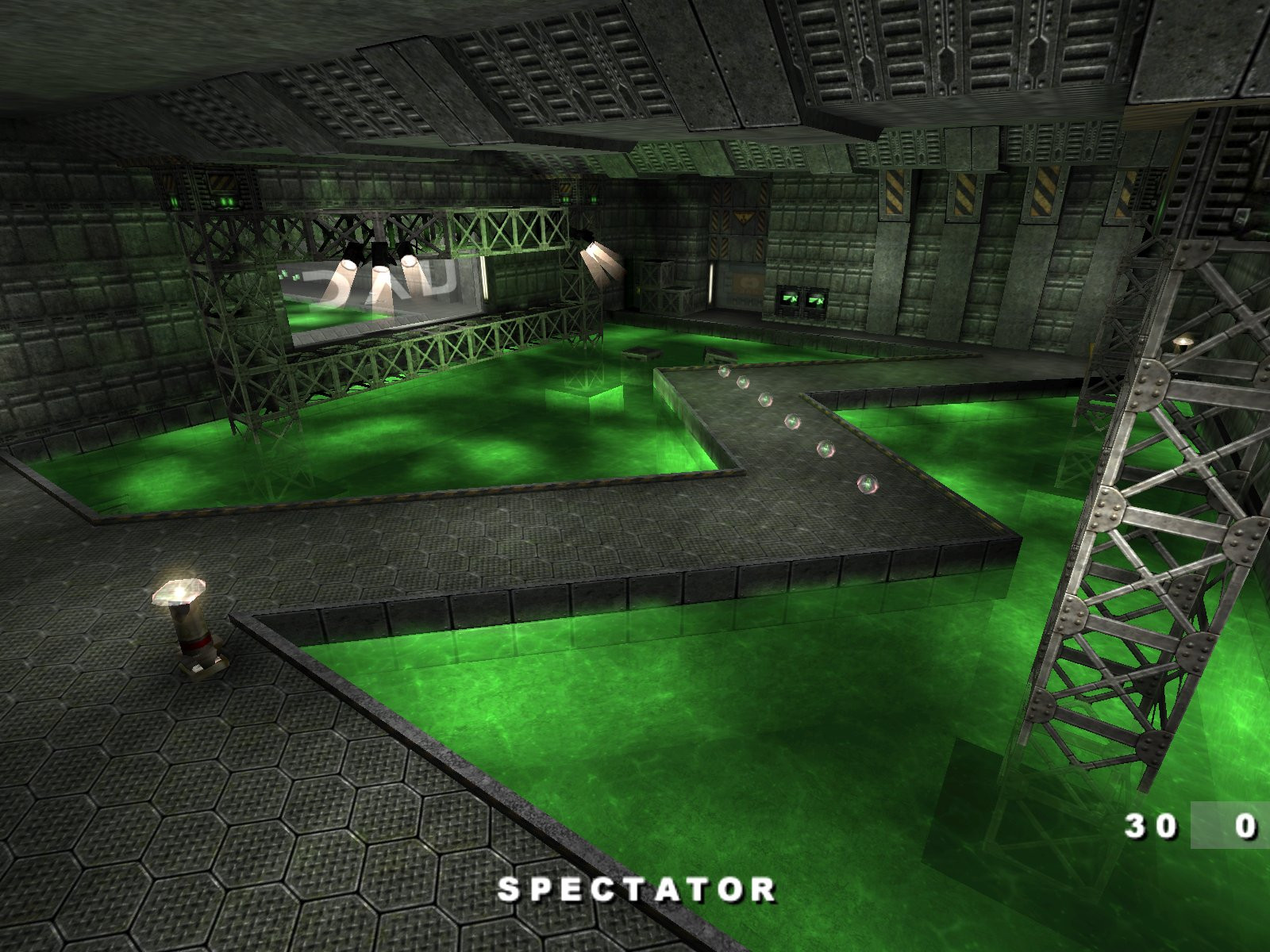Image resolution: width=1270 pixels, height=952 pixels.
Task: Click the wall lamp on the right girder tower
Action: (x=1183, y=342)
